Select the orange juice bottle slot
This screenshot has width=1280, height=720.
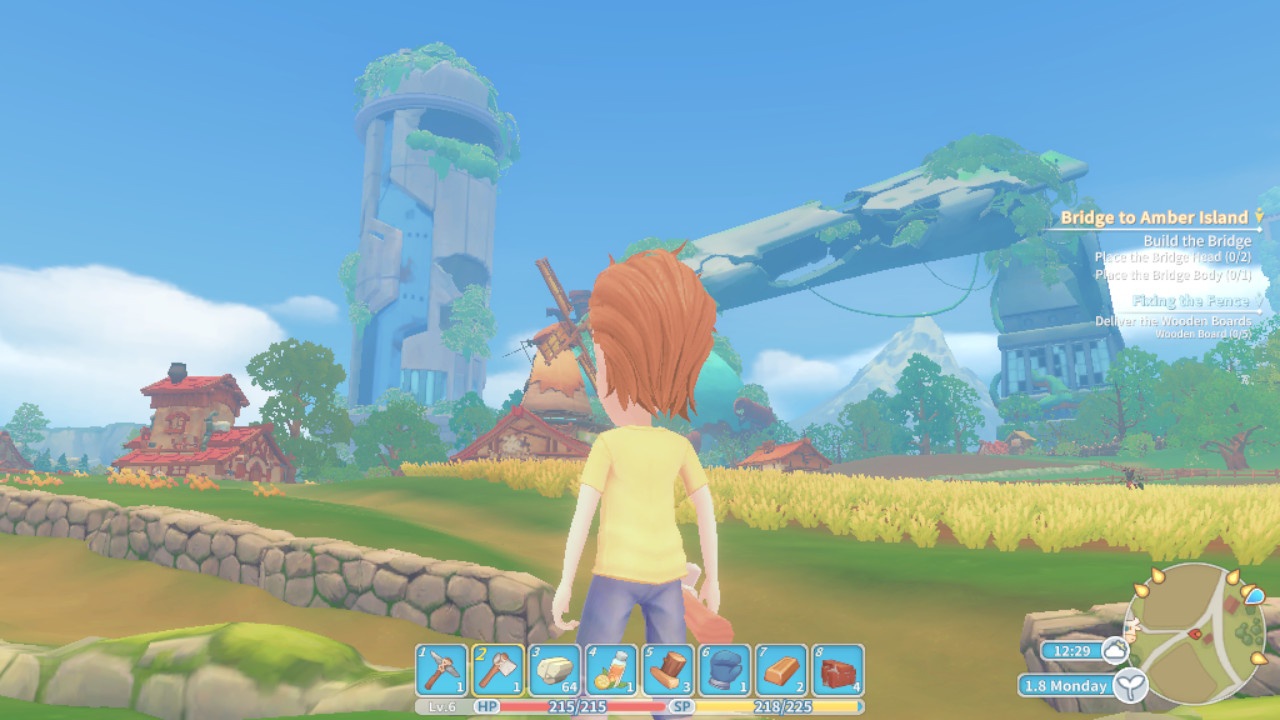pos(611,669)
